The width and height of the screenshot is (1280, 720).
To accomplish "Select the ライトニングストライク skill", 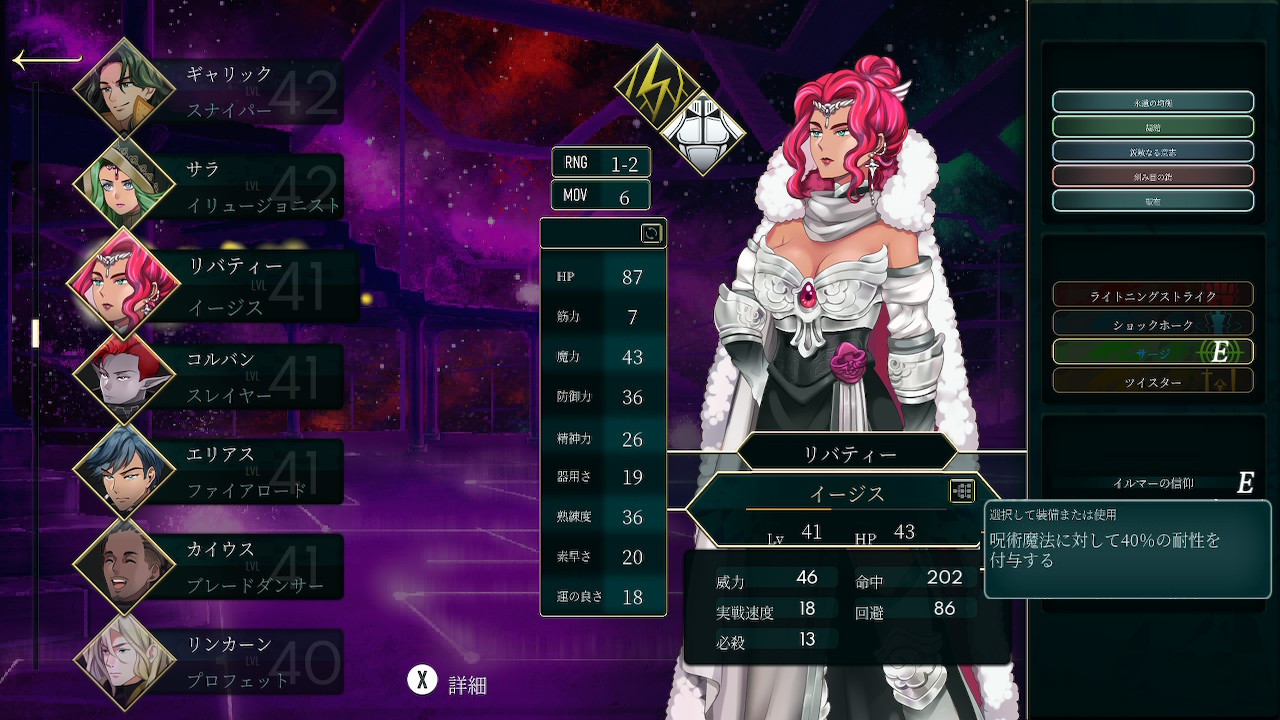I will (1152, 295).
